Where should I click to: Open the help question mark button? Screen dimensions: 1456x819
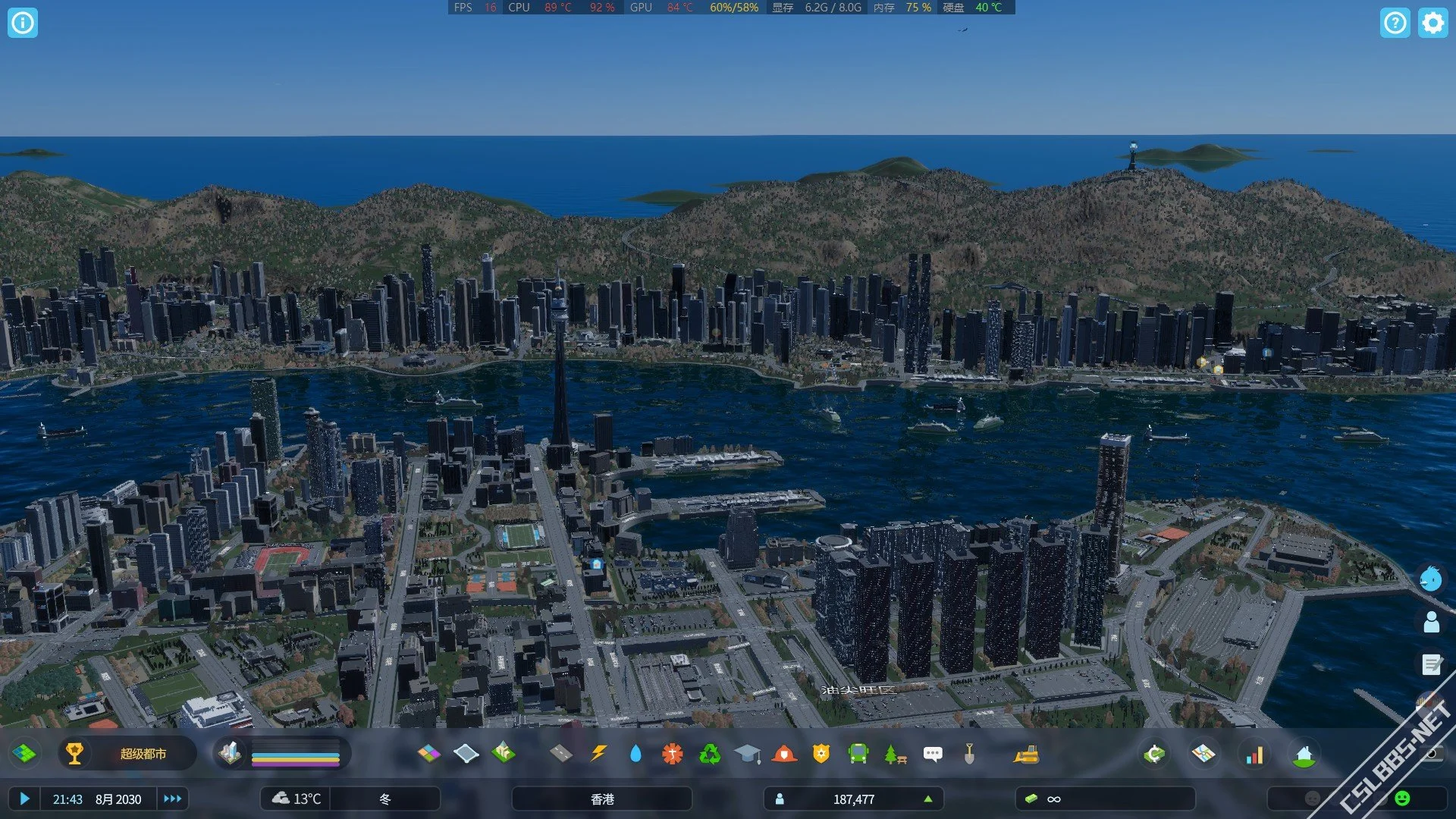1395,23
